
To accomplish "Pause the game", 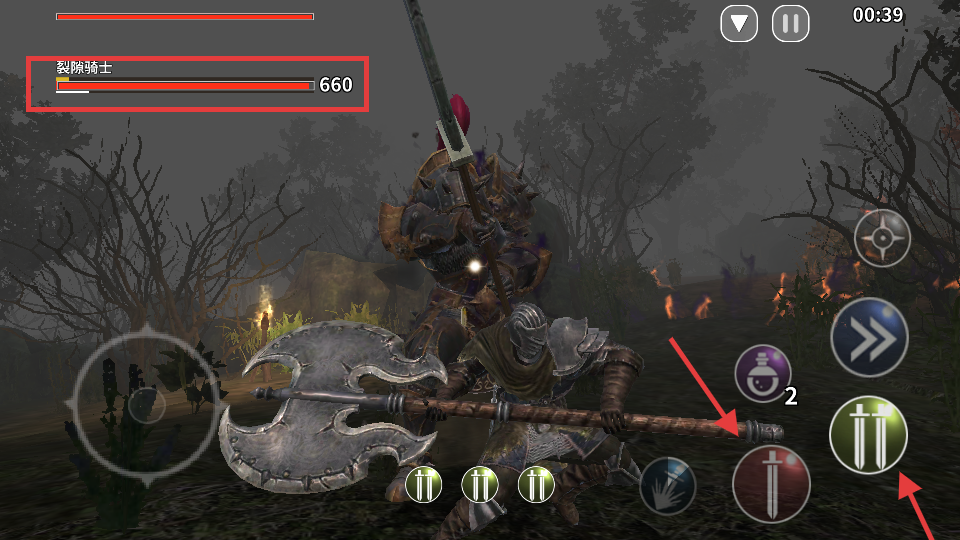I will 790,23.
